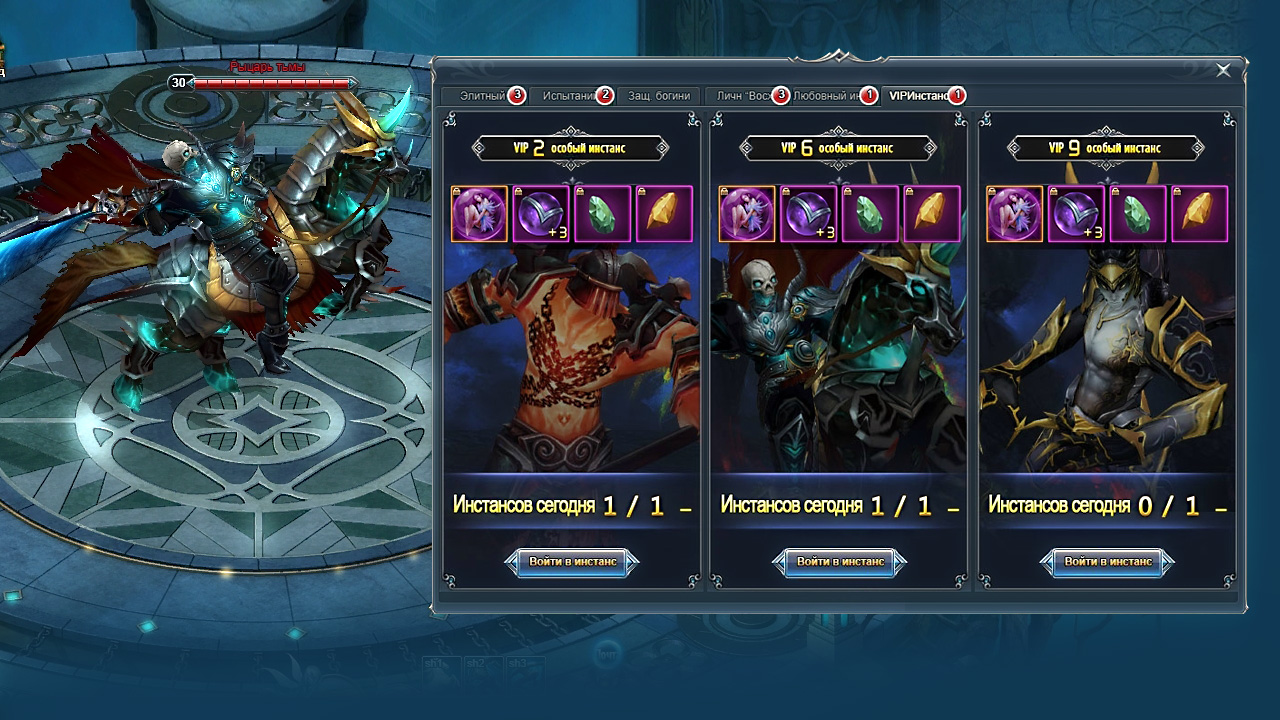This screenshot has width=1280, height=720.
Task: Close the instance window
Action: tap(1223, 70)
